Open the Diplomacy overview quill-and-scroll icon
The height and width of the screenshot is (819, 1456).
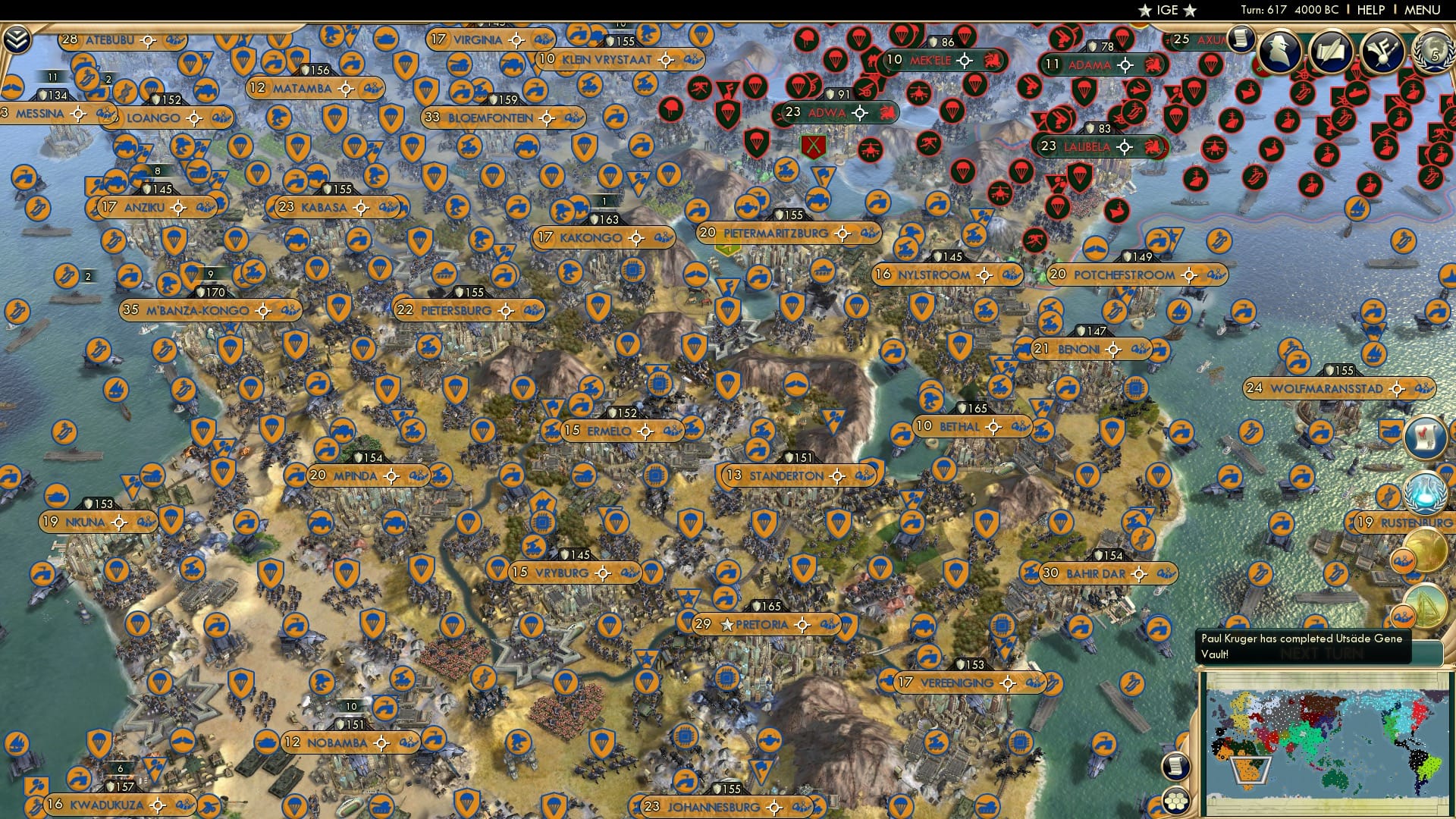tap(1332, 52)
